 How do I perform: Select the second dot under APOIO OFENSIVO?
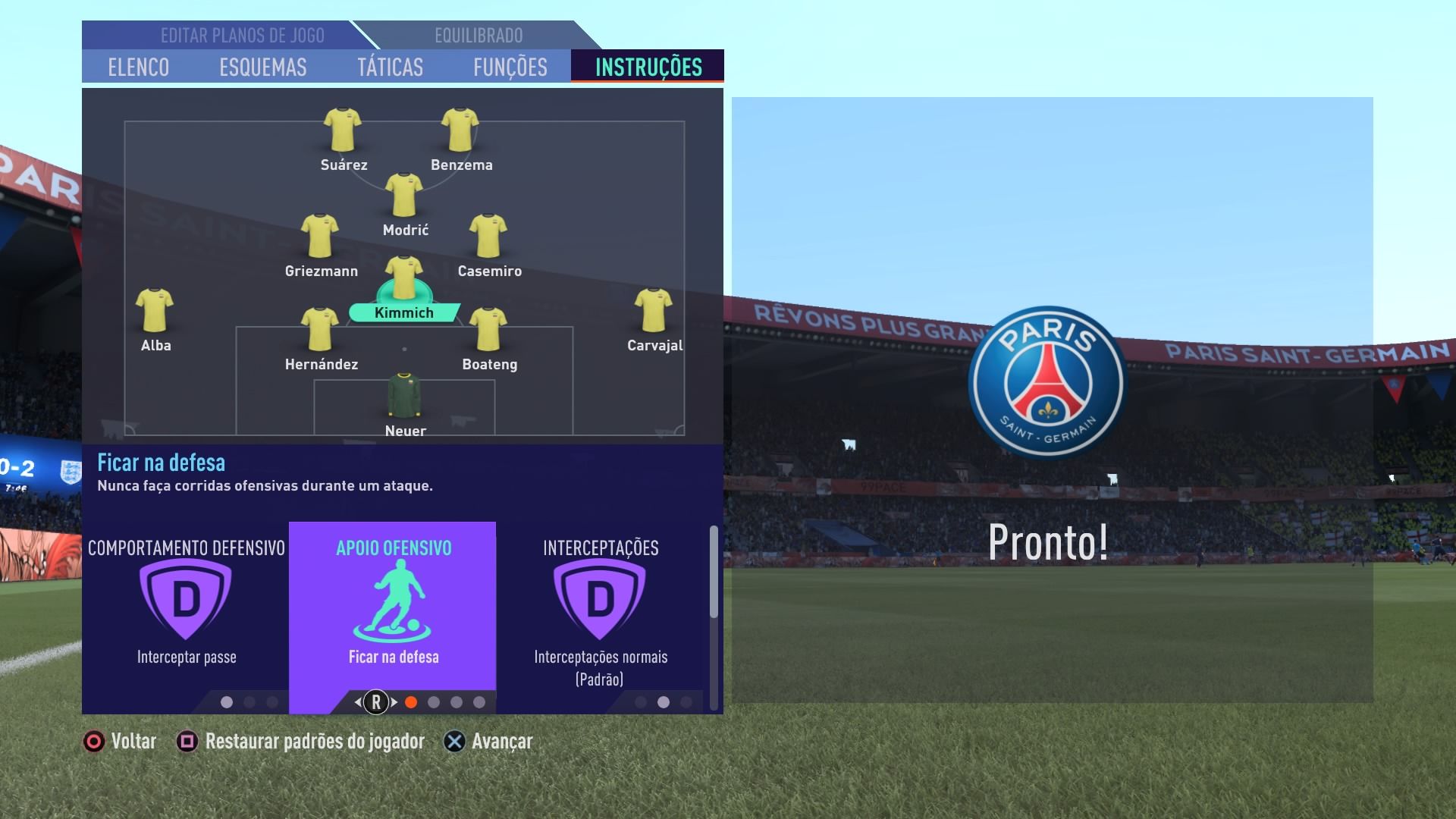(x=434, y=703)
